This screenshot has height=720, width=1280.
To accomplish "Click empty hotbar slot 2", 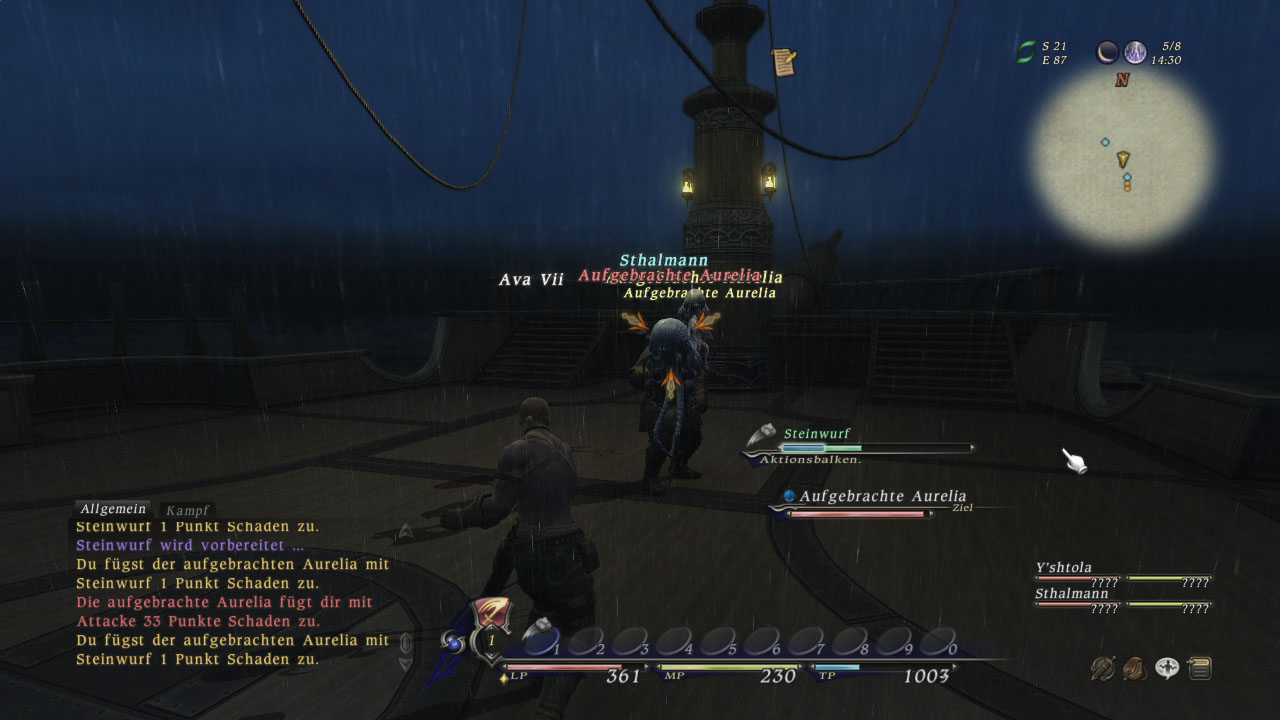I will point(586,641).
